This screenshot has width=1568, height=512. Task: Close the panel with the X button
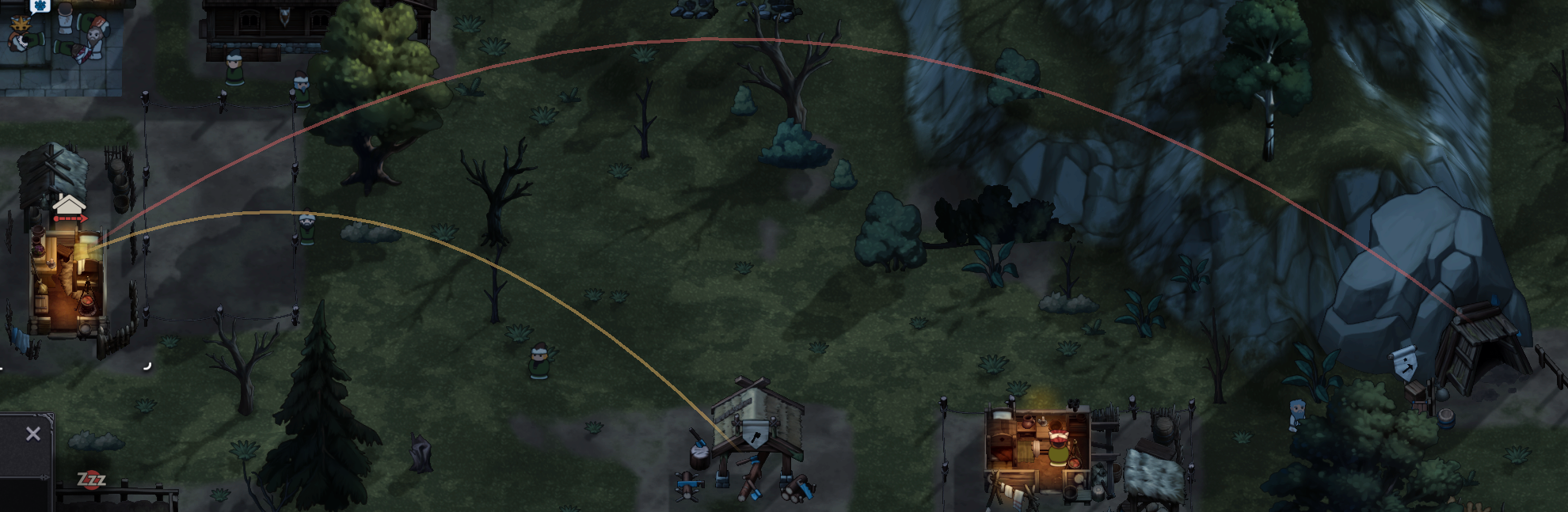click(32, 434)
